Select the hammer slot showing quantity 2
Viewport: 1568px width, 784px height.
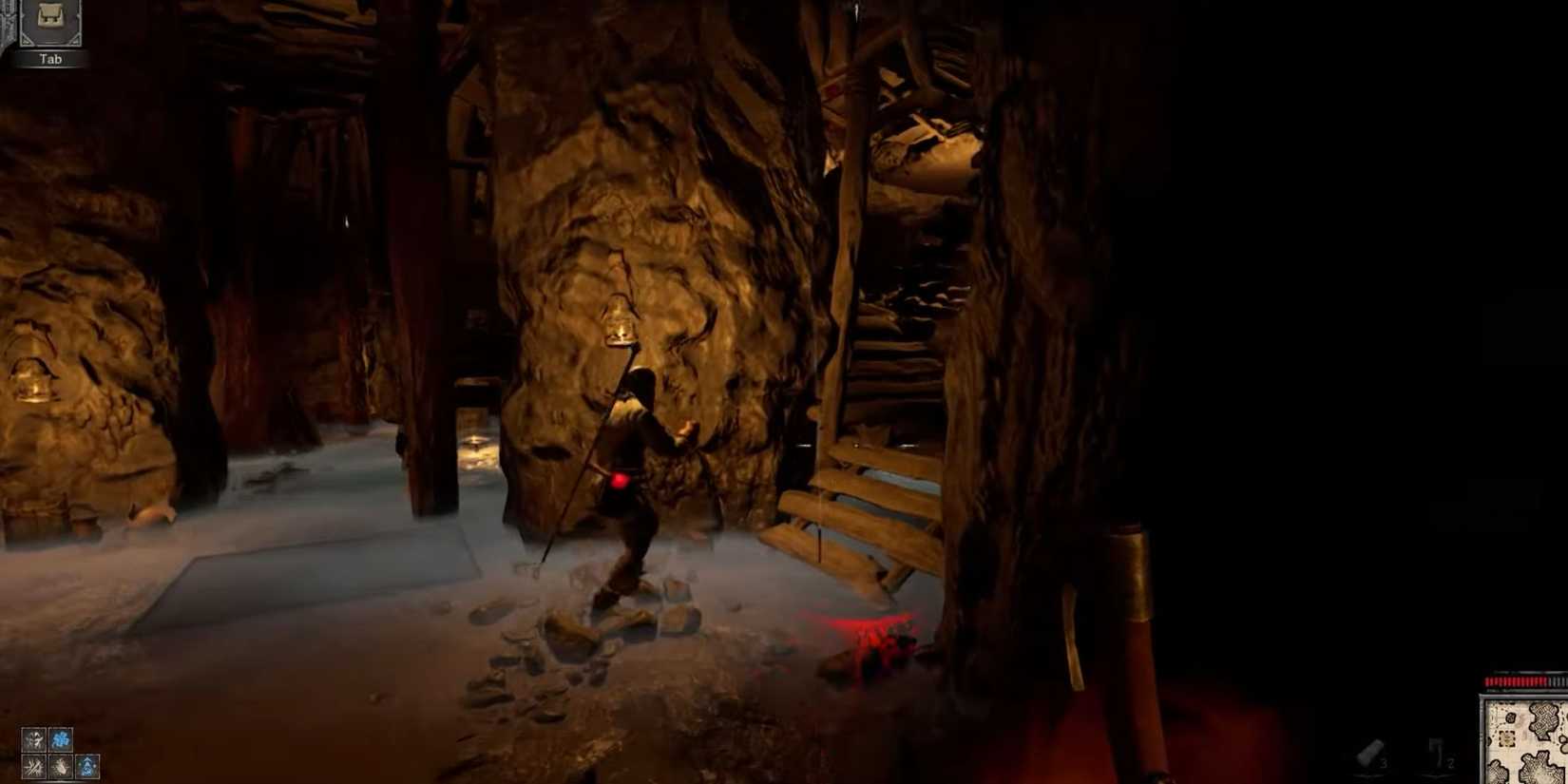click(x=1441, y=753)
